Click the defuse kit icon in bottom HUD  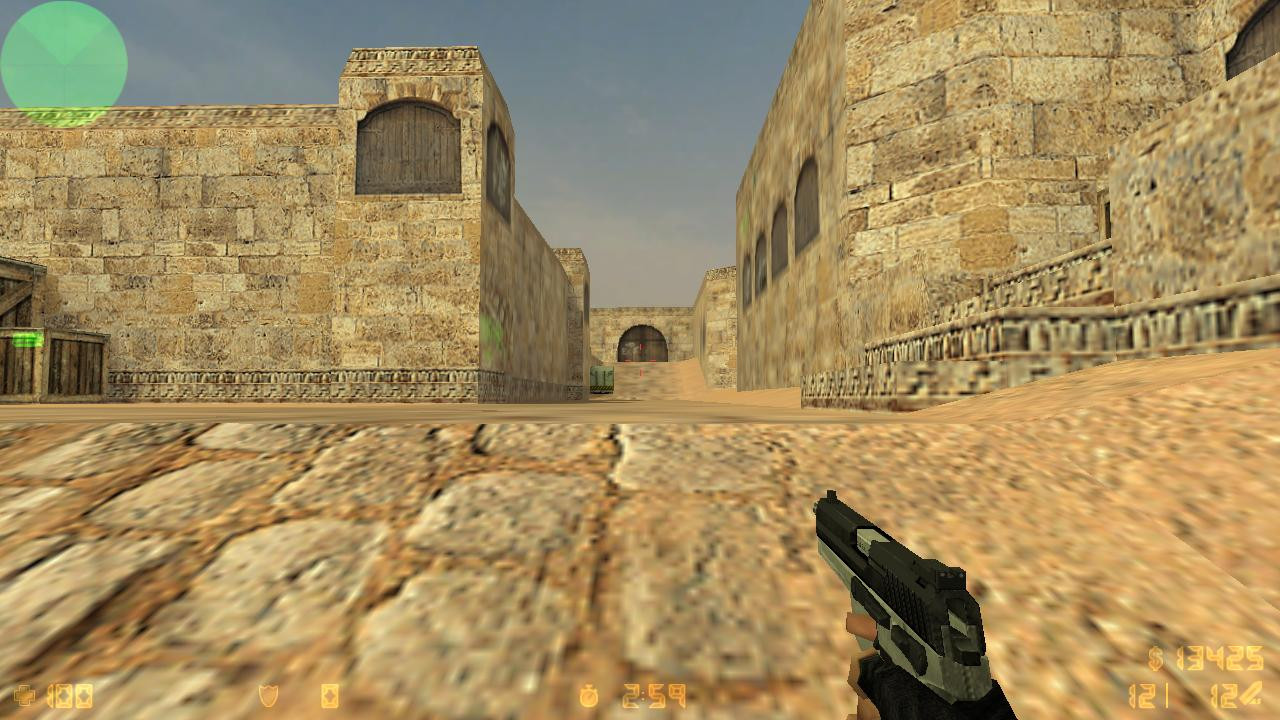coord(328,695)
